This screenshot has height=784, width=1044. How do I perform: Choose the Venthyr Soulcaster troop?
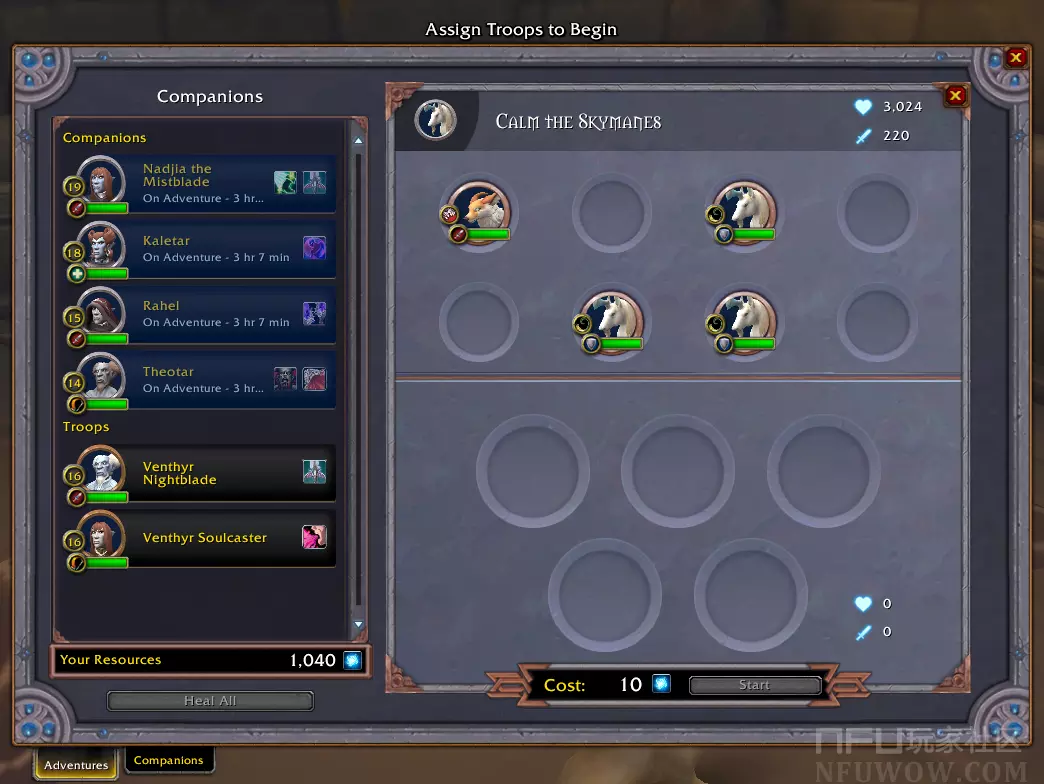coord(200,538)
